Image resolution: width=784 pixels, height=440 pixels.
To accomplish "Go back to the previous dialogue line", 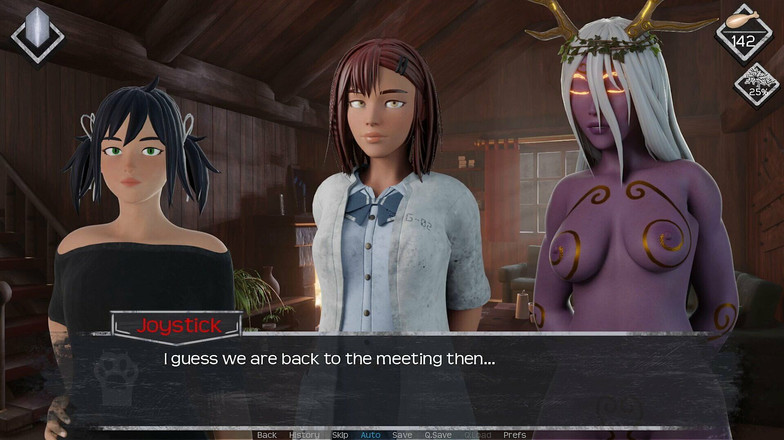I will click(266, 435).
